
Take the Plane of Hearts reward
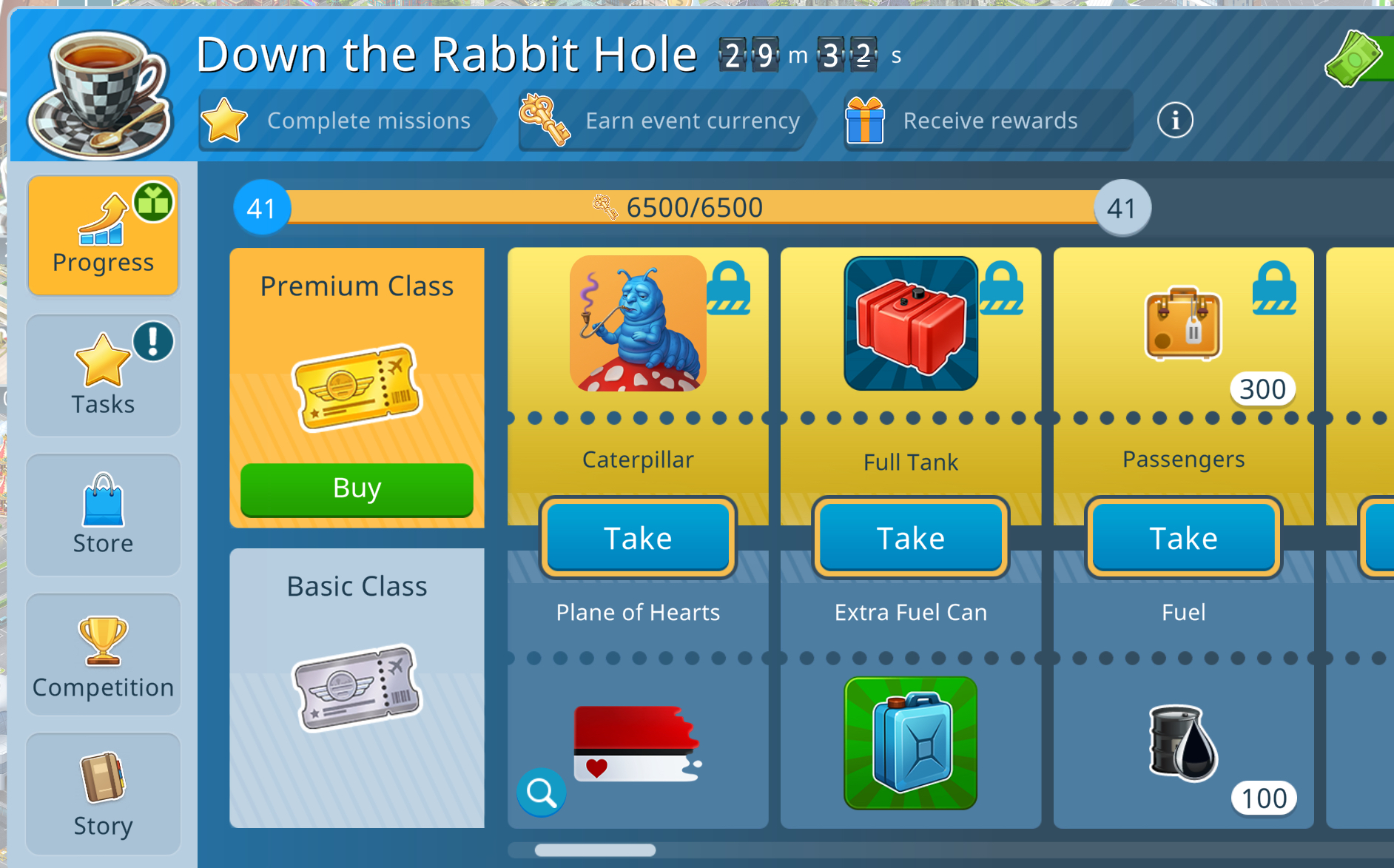pos(638,538)
